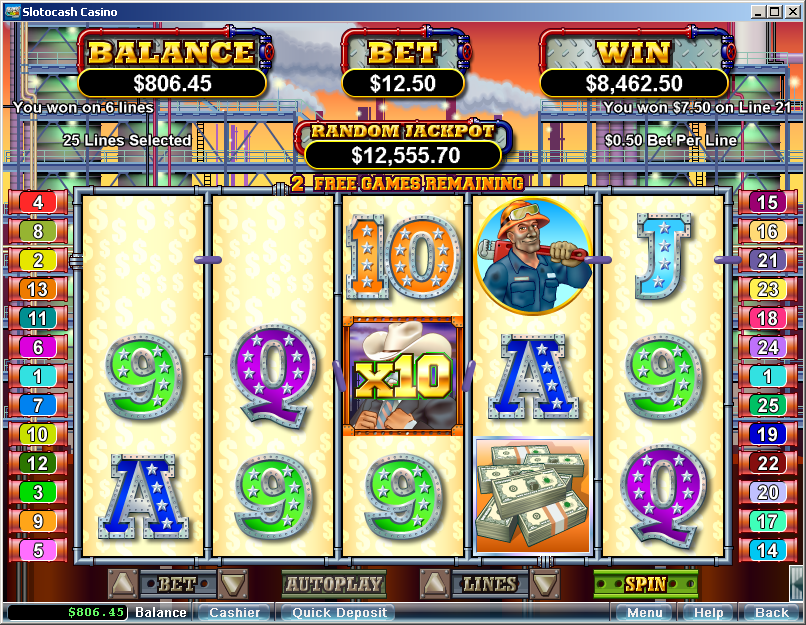806x625 pixels.
Task: Select payline 4 marker
Action: pyautogui.click(x=38, y=202)
